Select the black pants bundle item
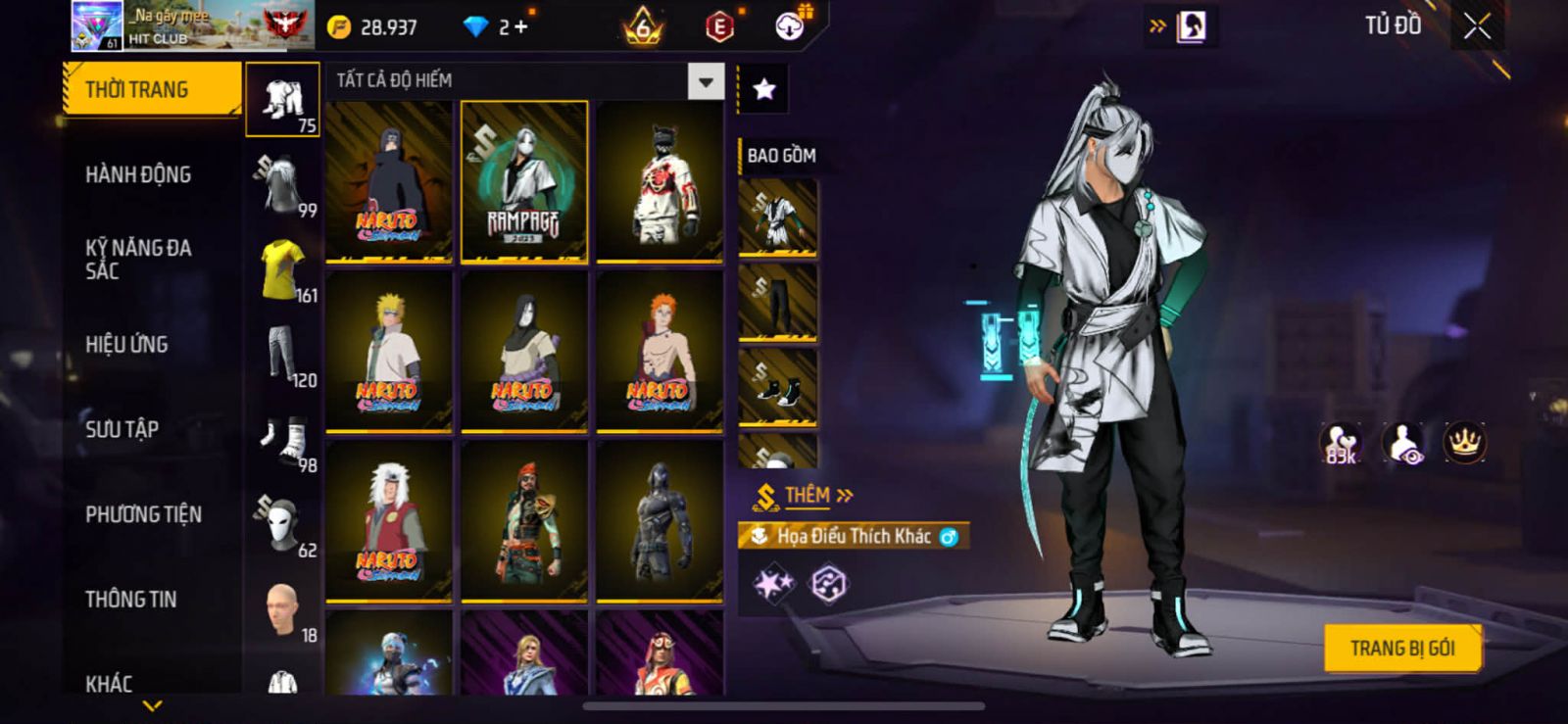The height and width of the screenshot is (724, 1568). [x=777, y=303]
